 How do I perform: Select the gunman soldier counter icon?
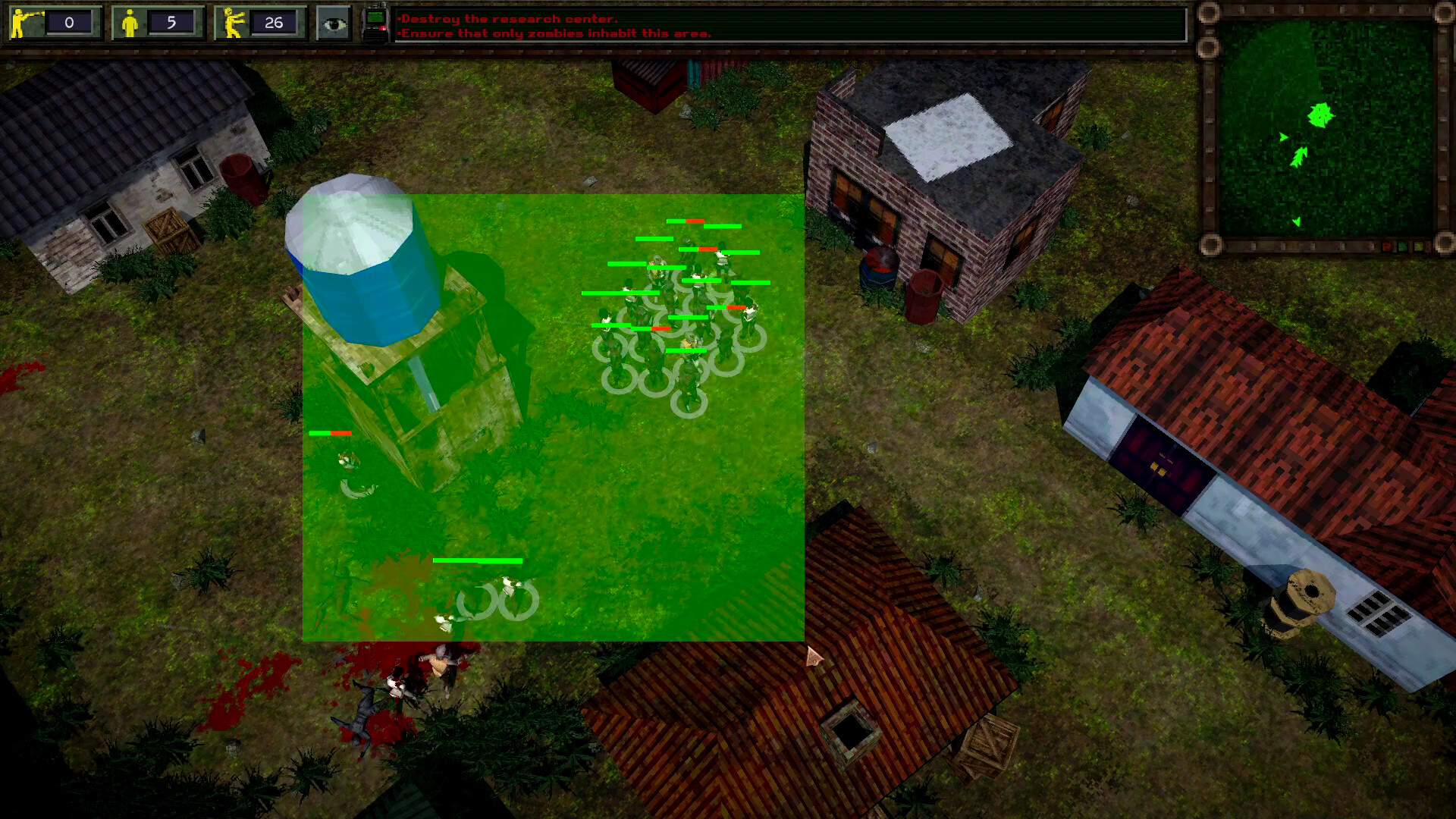pyautogui.click(x=20, y=23)
